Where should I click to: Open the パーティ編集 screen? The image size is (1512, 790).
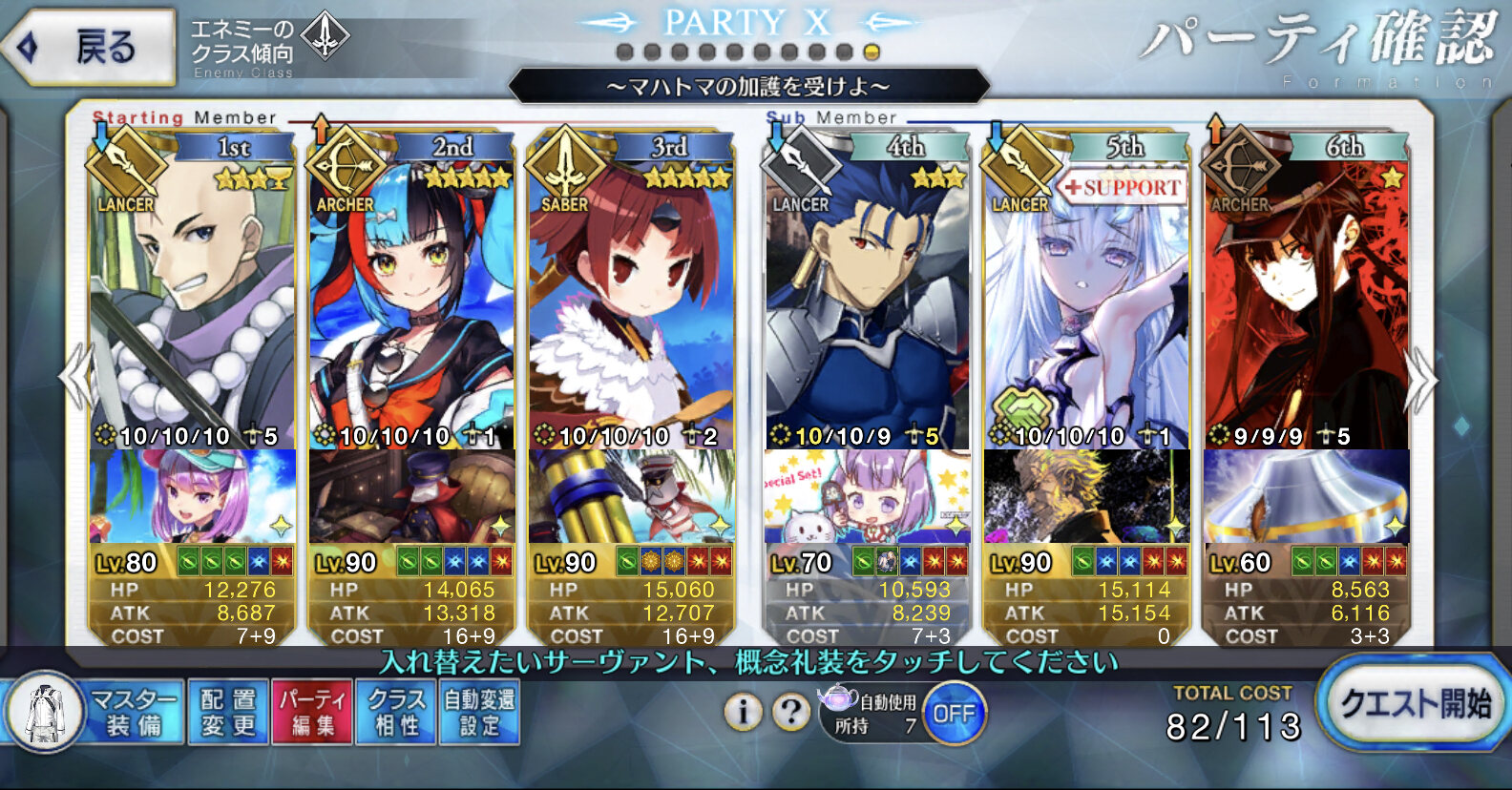pos(312,713)
